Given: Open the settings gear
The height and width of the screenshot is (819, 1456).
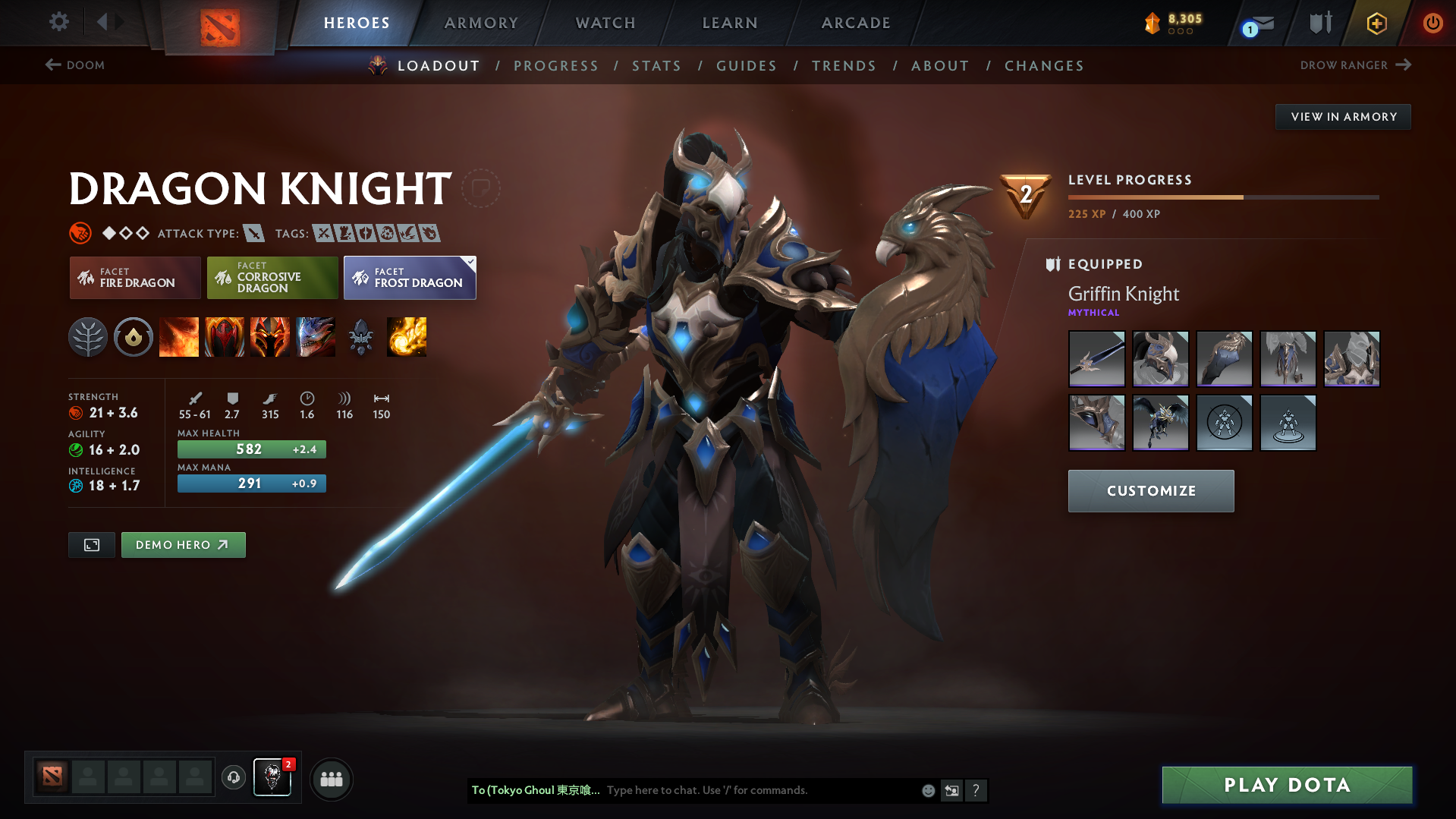Looking at the screenshot, I should coord(58,22).
